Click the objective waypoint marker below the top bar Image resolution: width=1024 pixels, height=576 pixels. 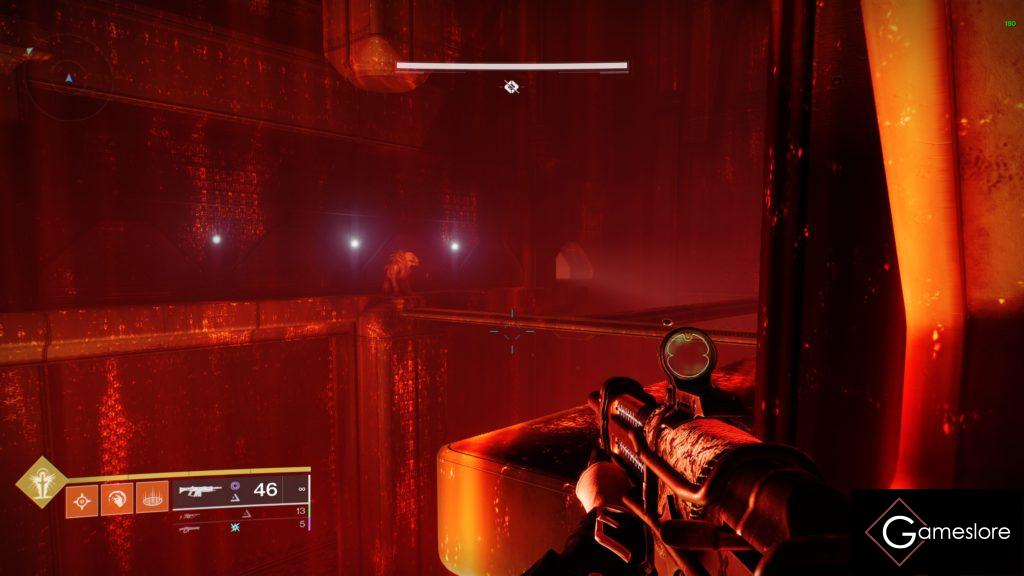click(511, 87)
